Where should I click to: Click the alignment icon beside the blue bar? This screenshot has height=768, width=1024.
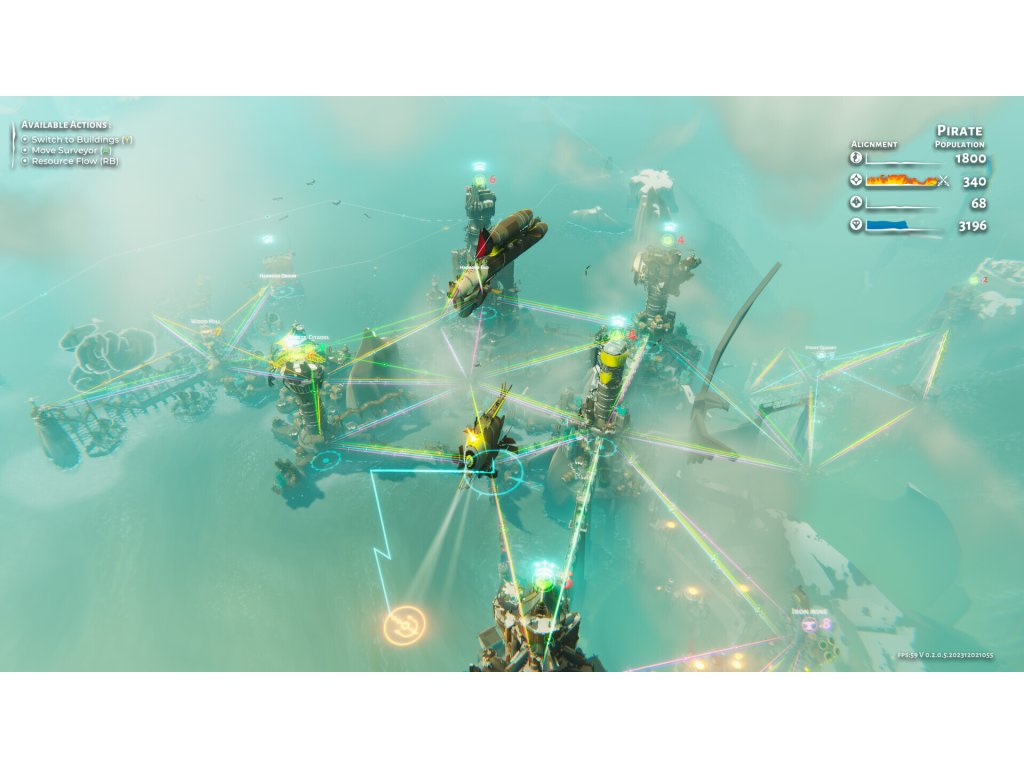tap(855, 226)
